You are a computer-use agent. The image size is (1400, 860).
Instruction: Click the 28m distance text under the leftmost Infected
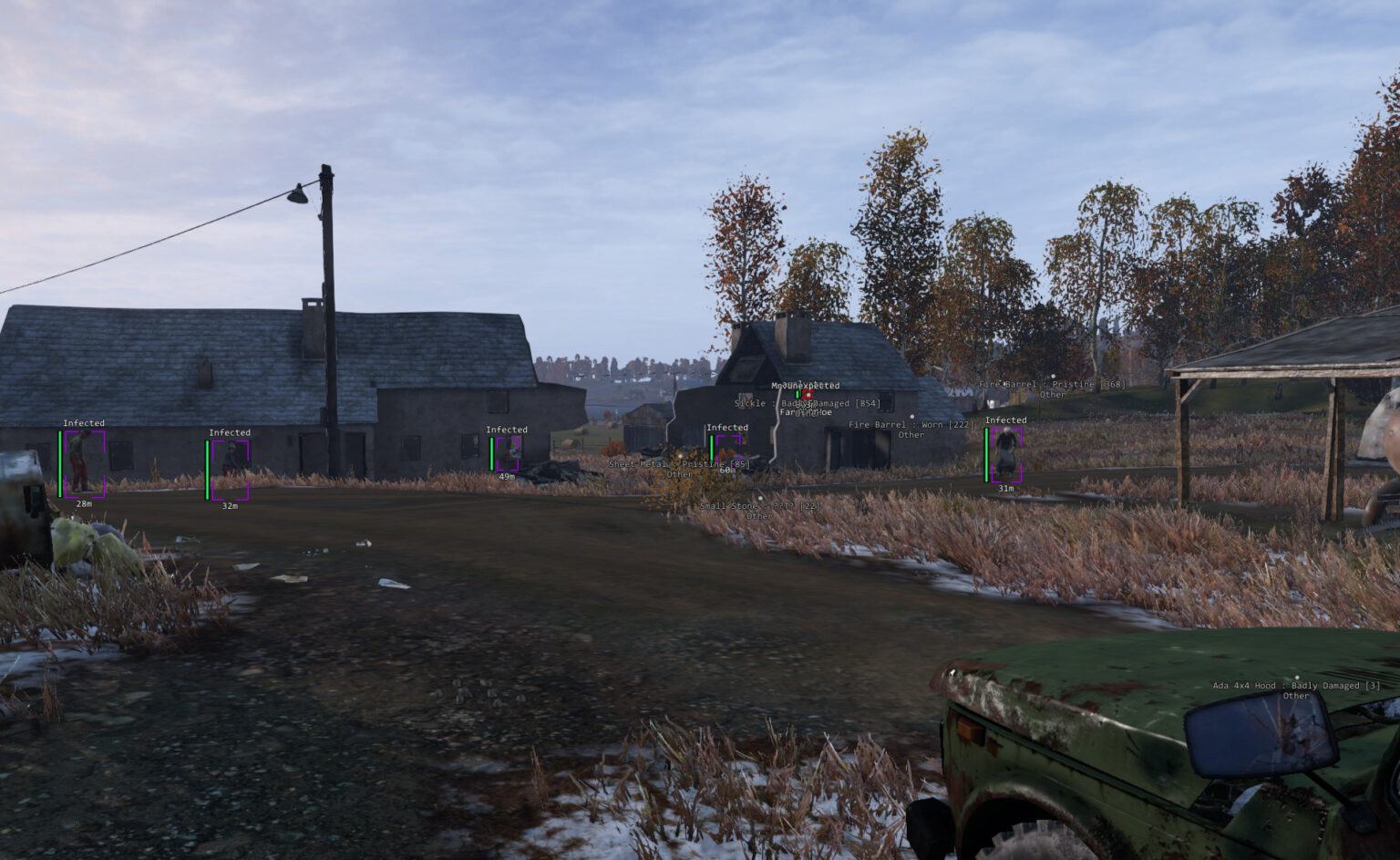82,503
